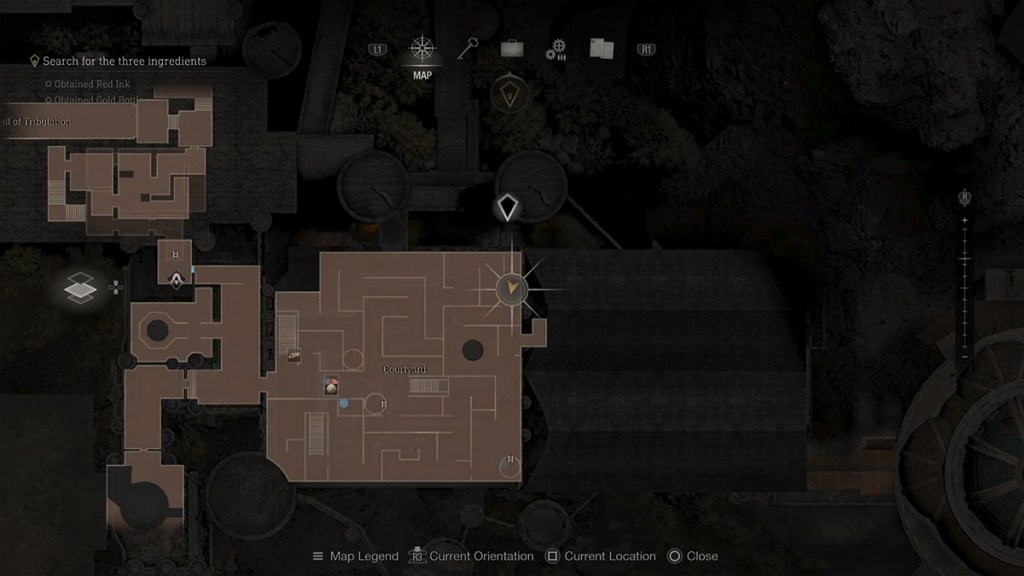
Task: Switch to the attaché case tab
Action: click(x=512, y=49)
